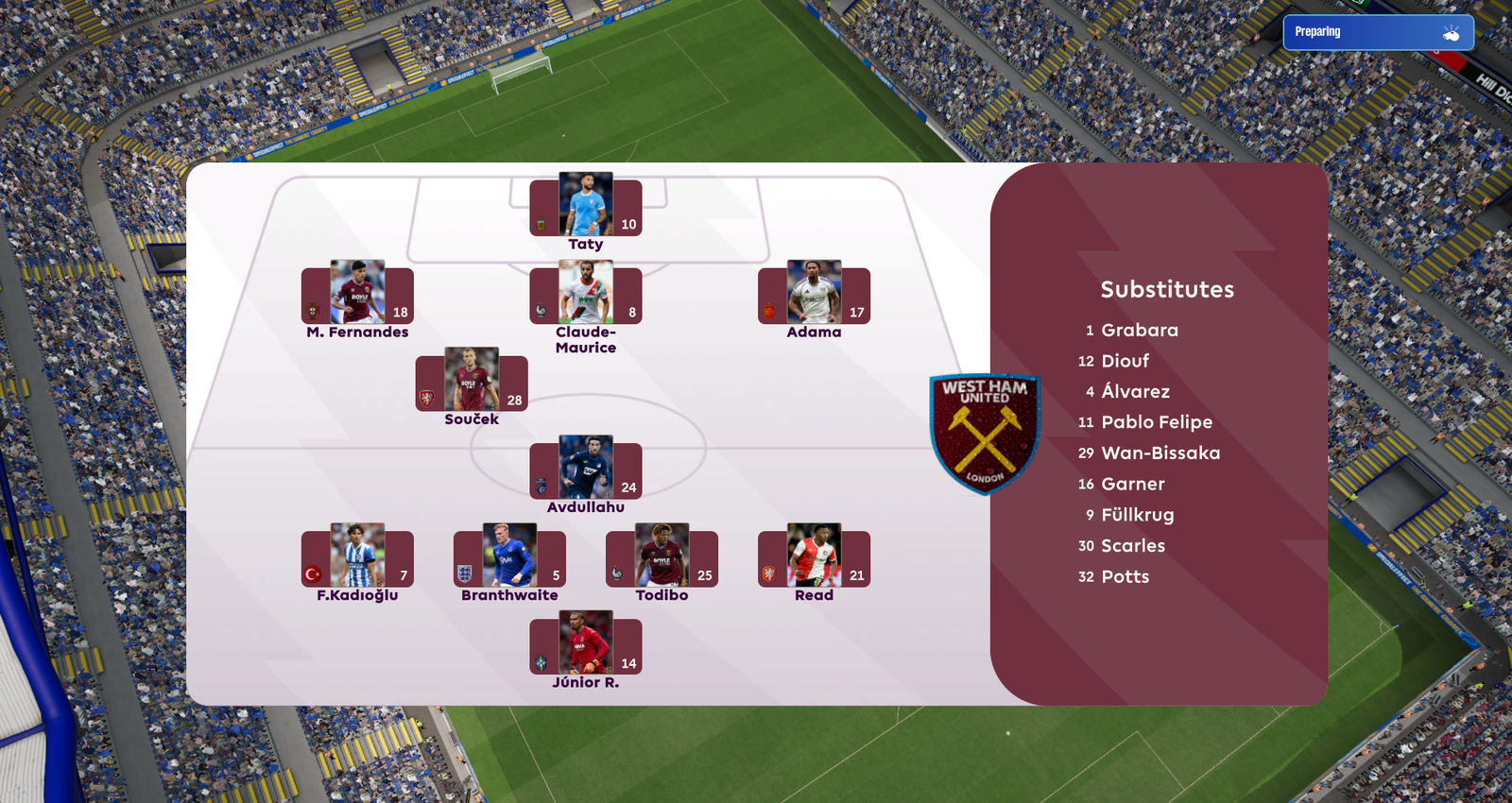
Task: Select Todibo's number 25 card
Action: tap(661, 556)
